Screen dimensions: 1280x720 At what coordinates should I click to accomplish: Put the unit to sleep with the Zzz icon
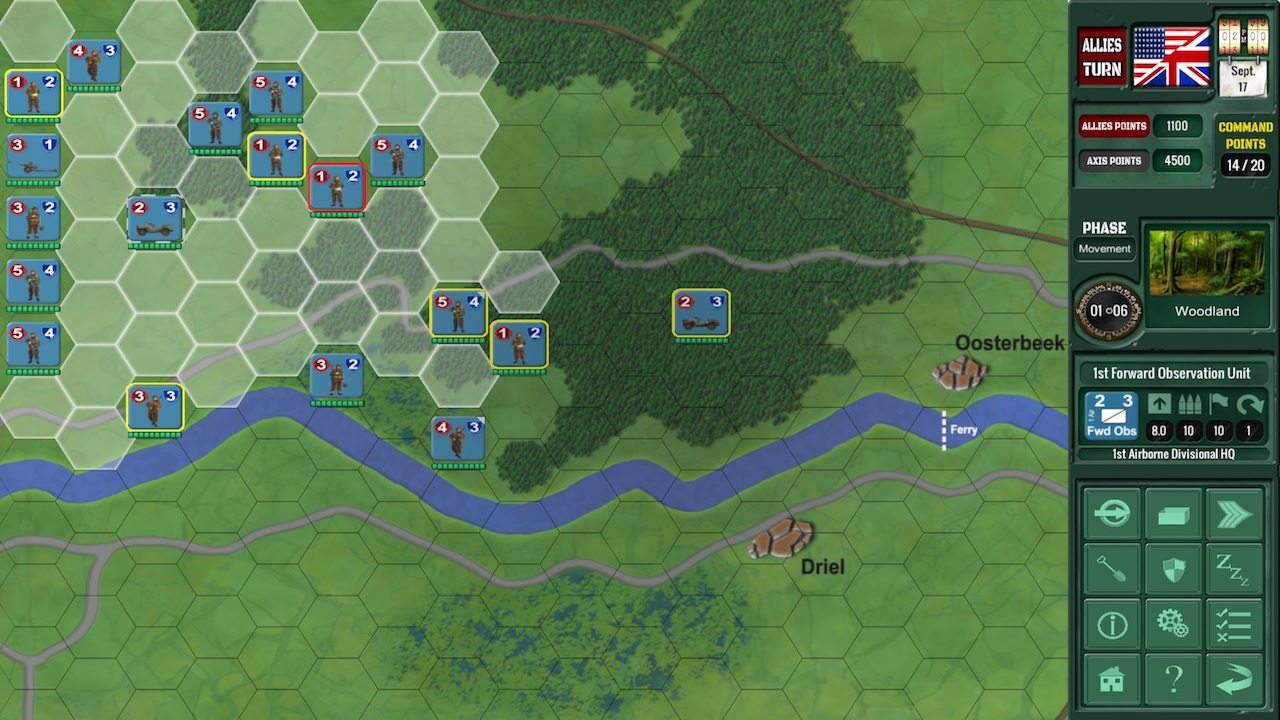click(x=1236, y=567)
